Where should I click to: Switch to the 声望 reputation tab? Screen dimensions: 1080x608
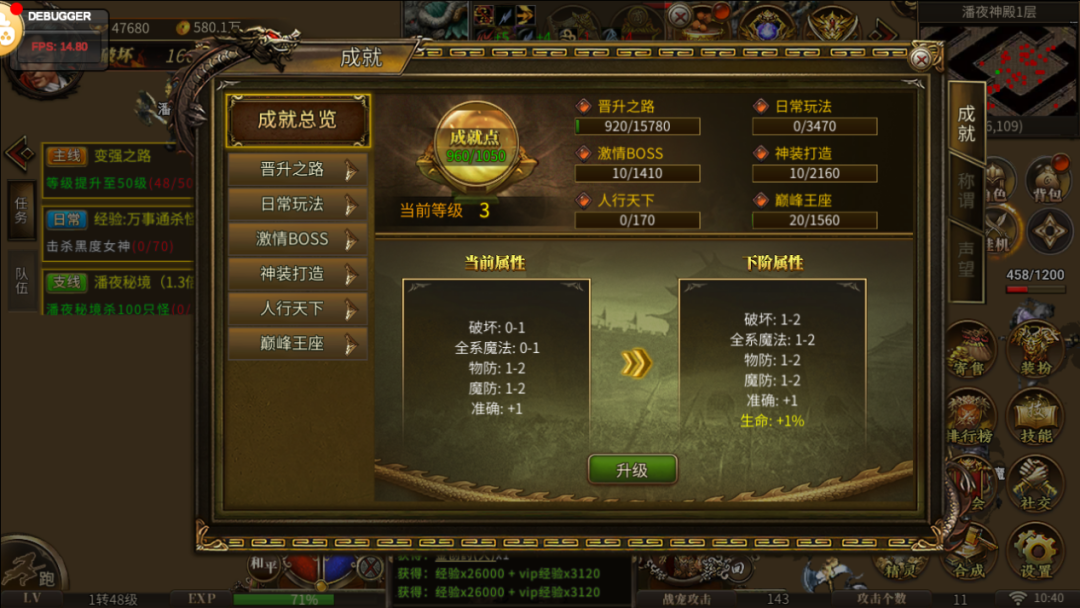[966, 260]
